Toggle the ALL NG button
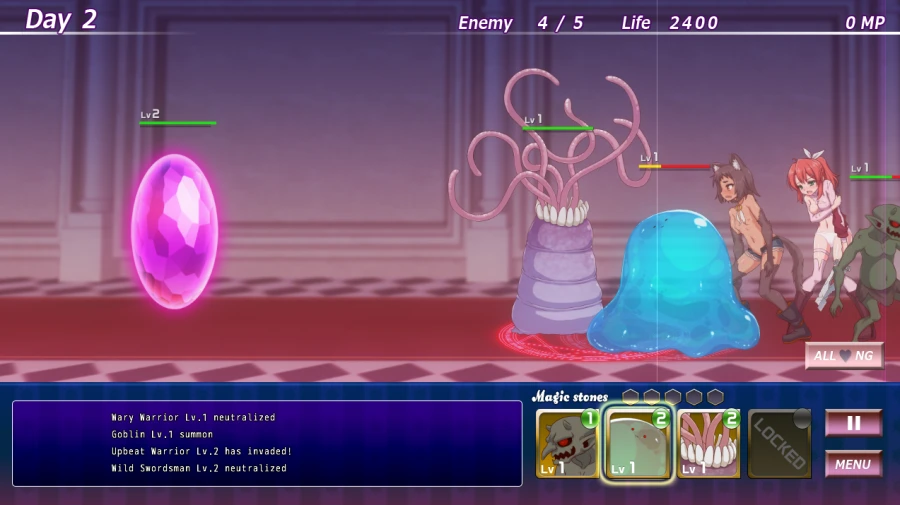 [x=844, y=356]
